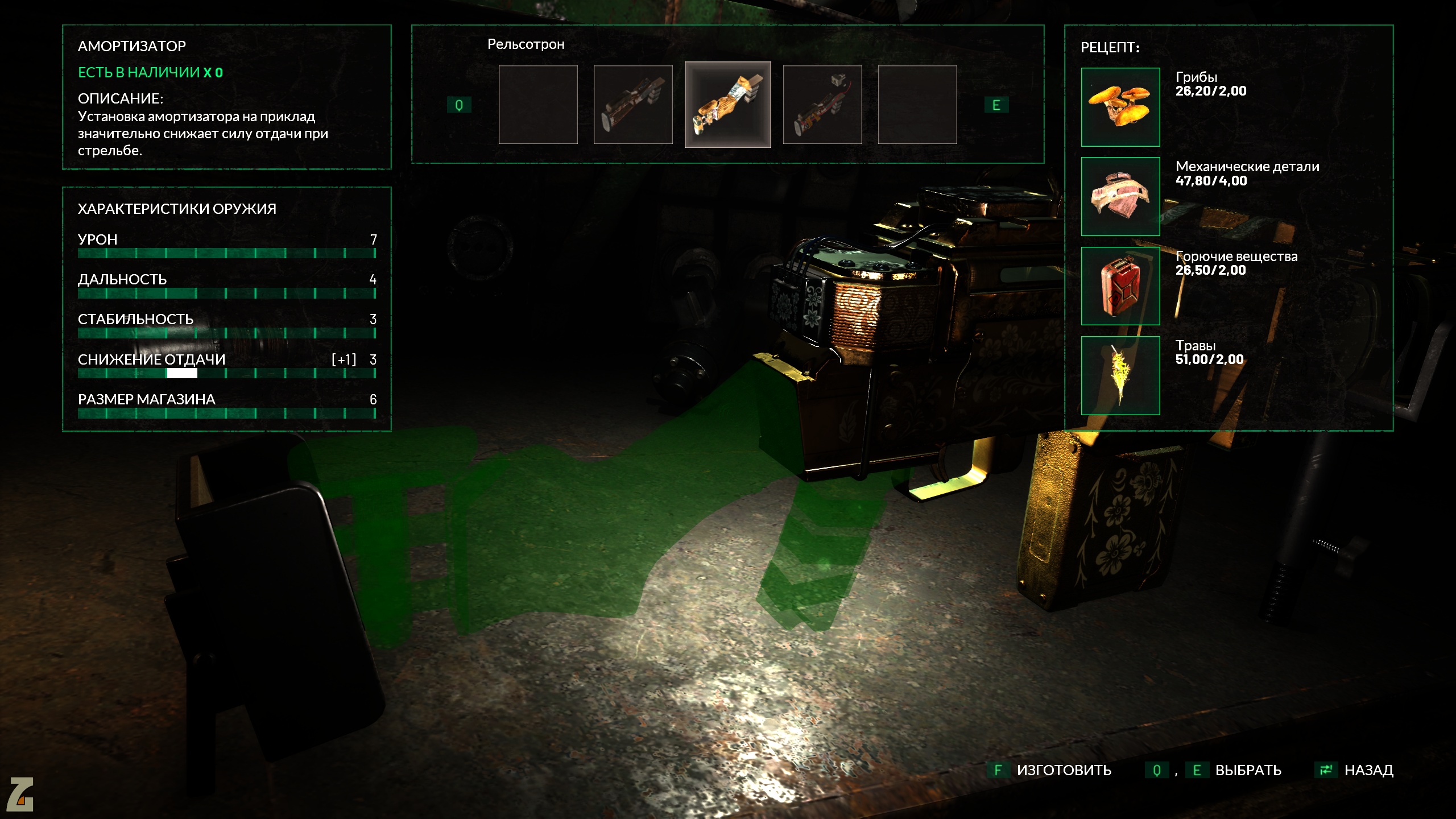Choose the stock attachment with red wiring
The image size is (1456, 819).
822,105
